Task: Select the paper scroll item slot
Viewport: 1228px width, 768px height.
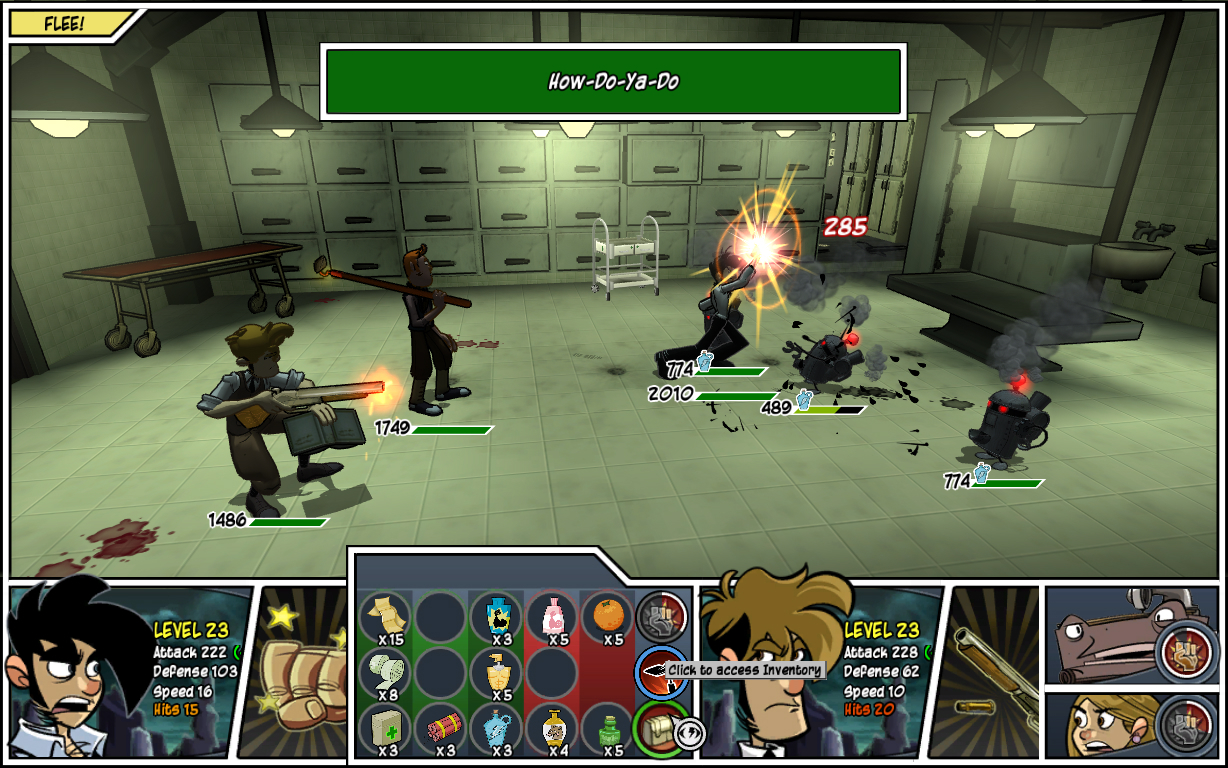Action: (385, 615)
